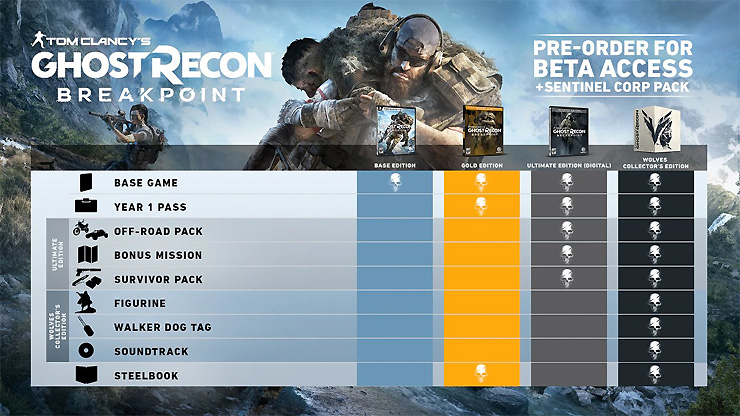Click the Bonus Mission row label
Screen dimensions: 740x416
(x=159, y=255)
